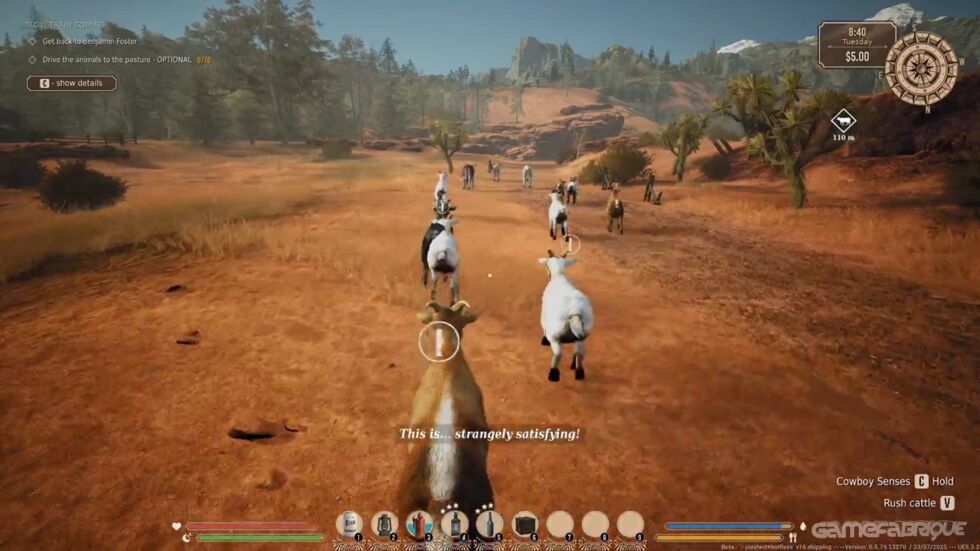
Task: Click the compass rose minimap
Action: pyautogui.click(x=920, y=69)
